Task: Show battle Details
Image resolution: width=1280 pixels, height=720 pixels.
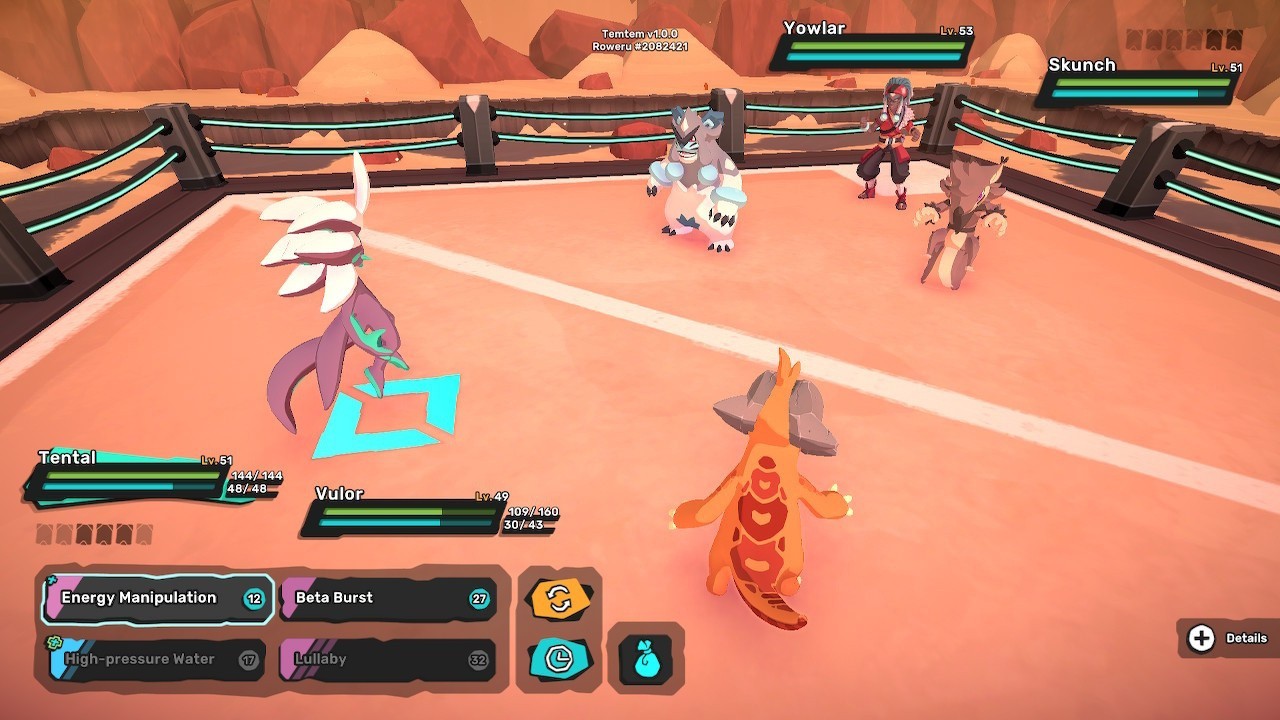Action: point(1229,638)
